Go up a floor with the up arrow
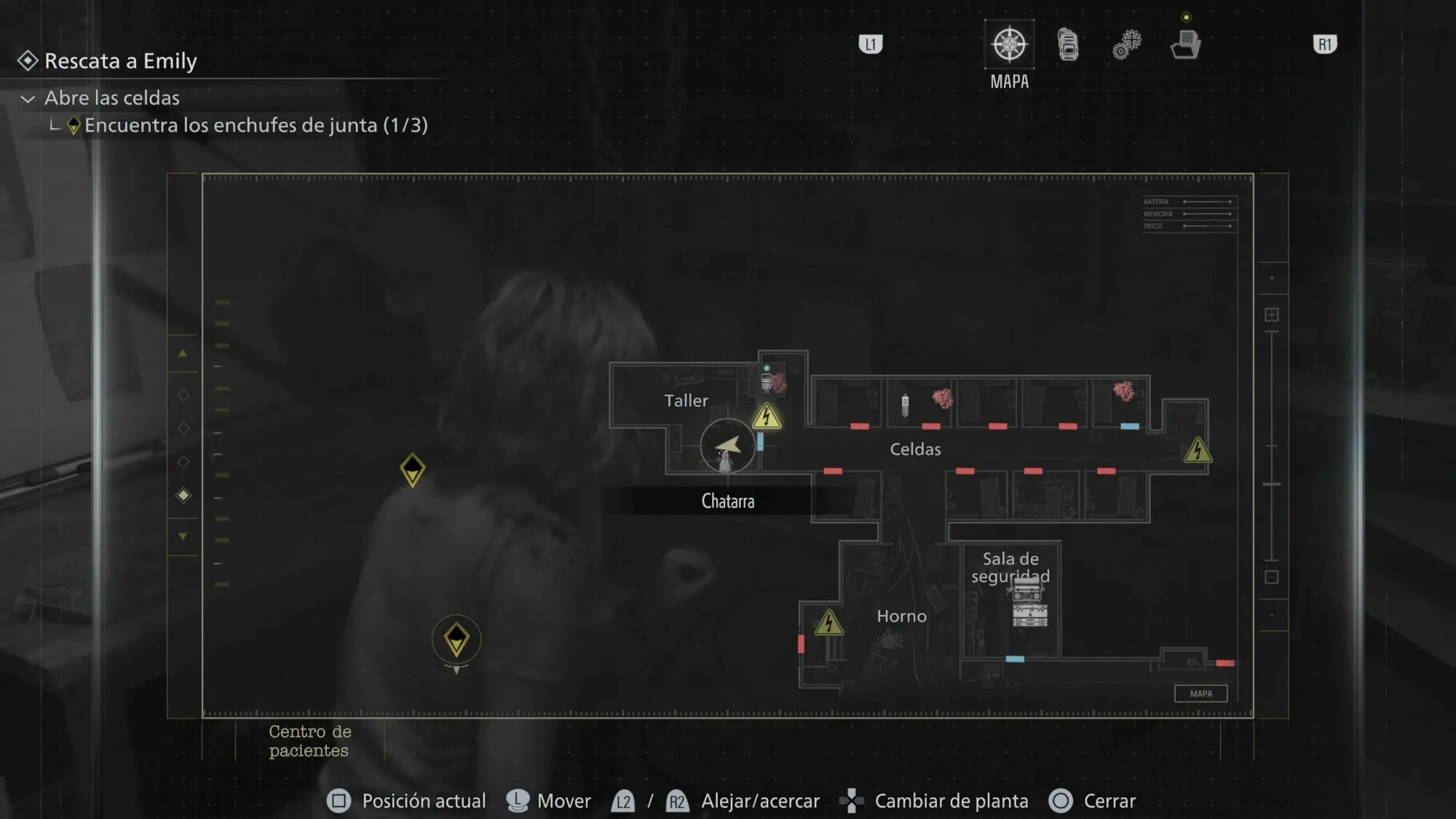This screenshot has width=1456, height=819. click(183, 354)
